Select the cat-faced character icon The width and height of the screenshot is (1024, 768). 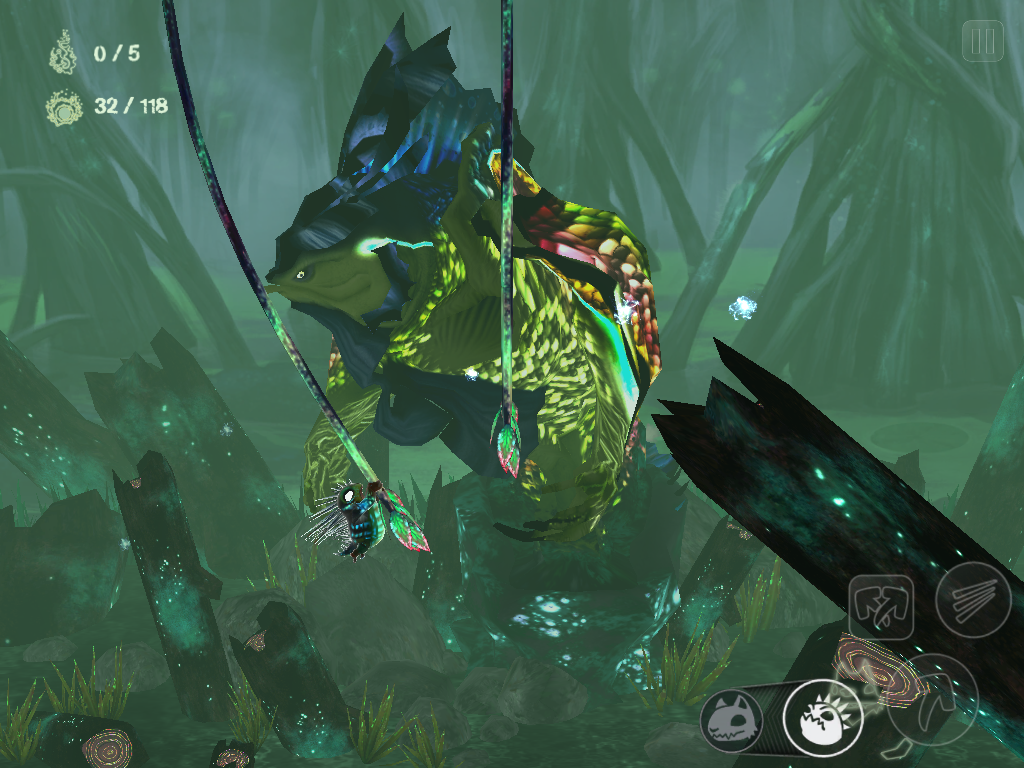click(x=731, y=719)
